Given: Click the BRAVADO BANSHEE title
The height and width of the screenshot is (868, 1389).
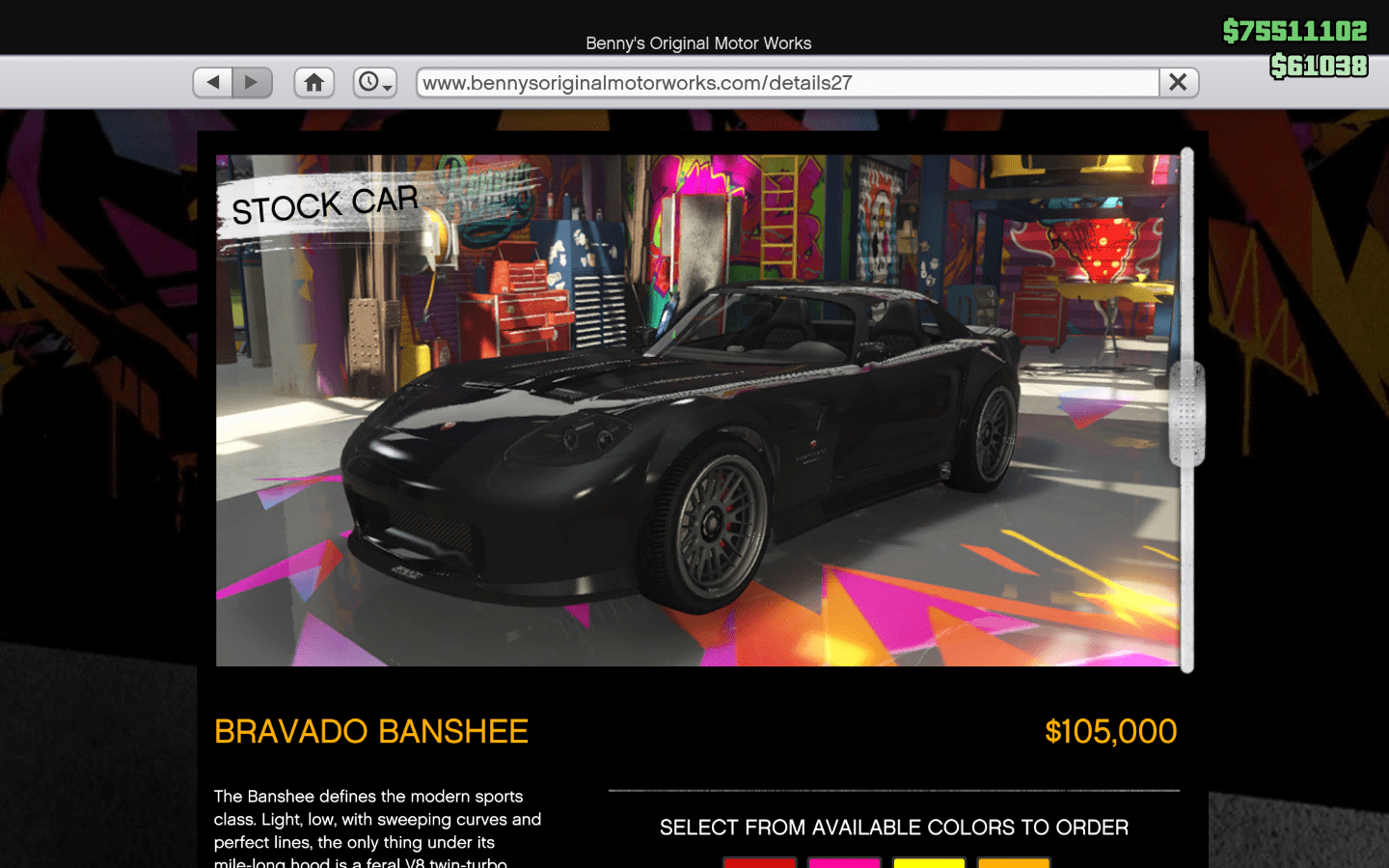Looking at the screenshot, I should (371, 731).
